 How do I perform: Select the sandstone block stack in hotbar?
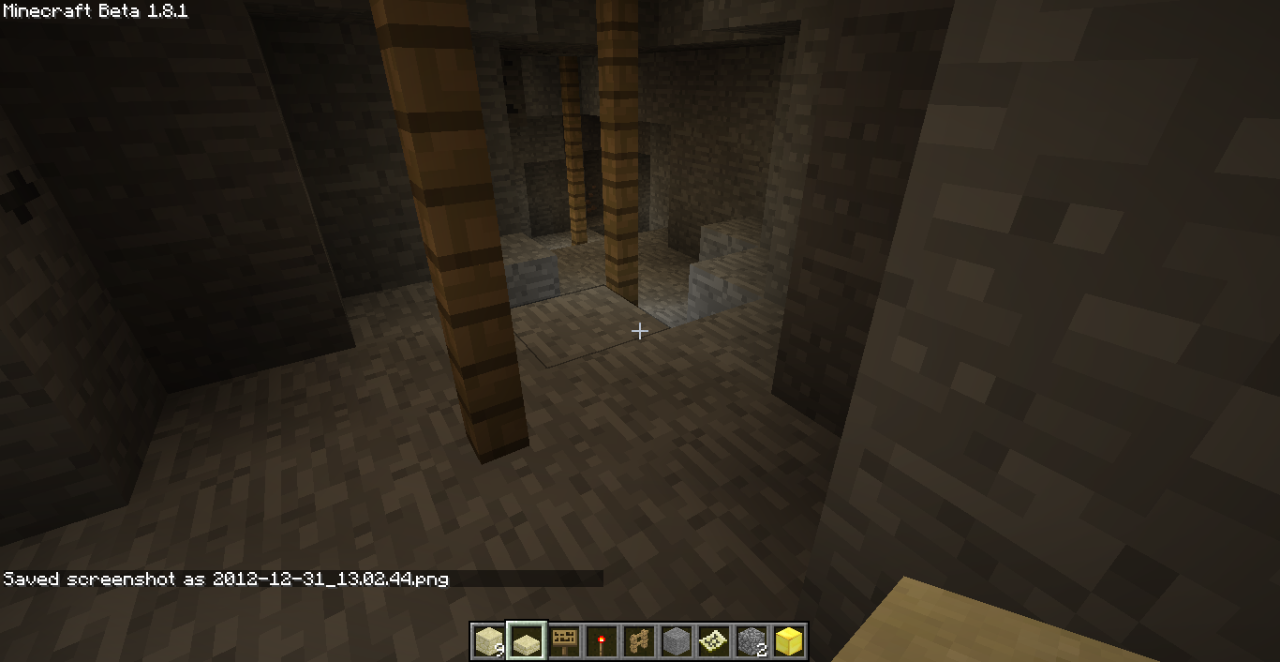489,641
